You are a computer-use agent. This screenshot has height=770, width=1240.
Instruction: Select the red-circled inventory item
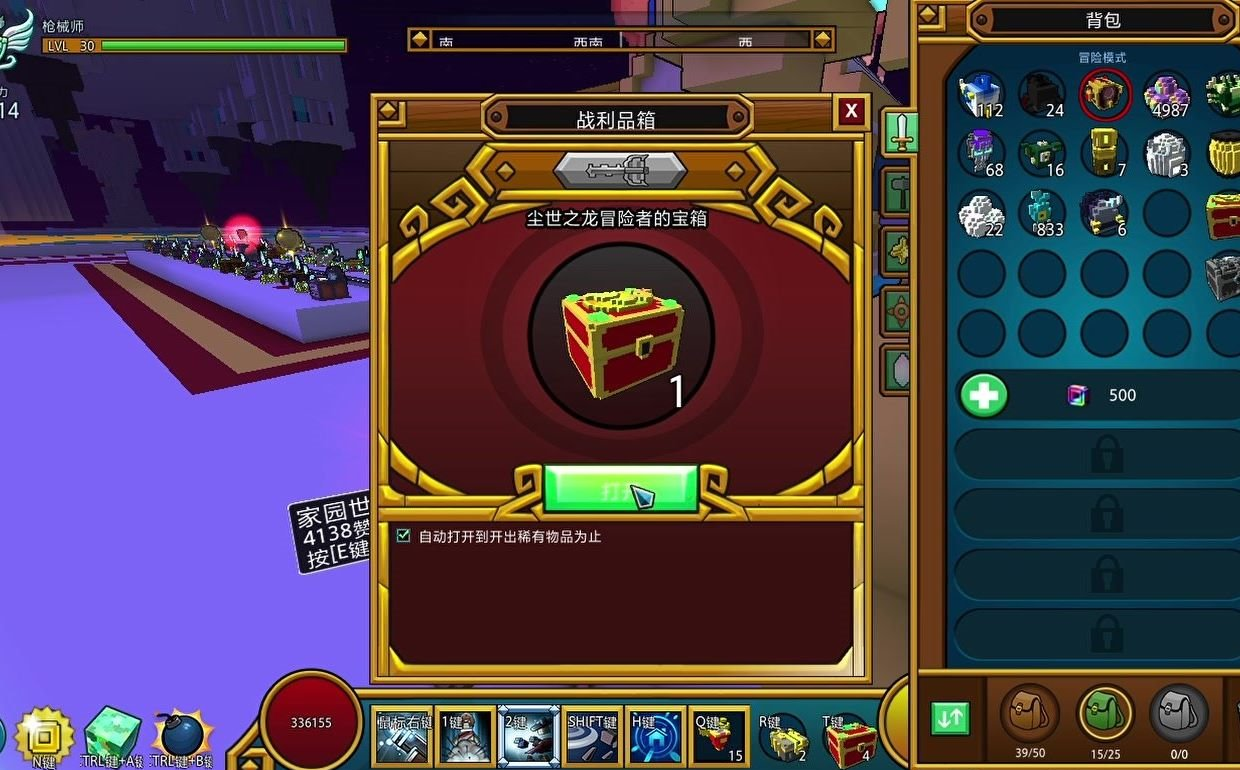pyautogui.click(x=1104, y=94)
